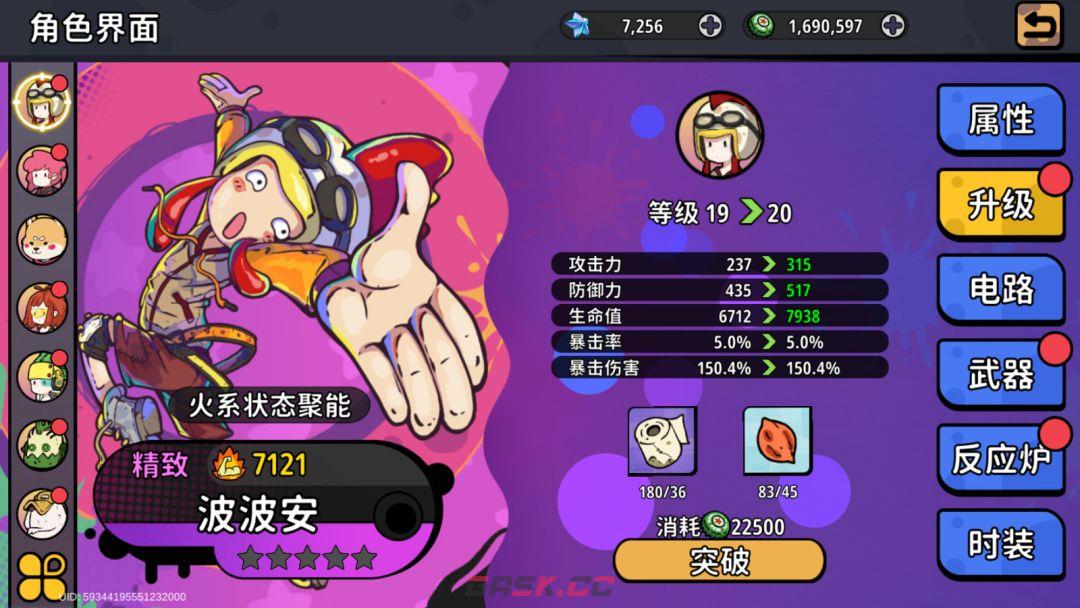
Task: Choose the pink-haired character avatar
Action: point(42,169)
